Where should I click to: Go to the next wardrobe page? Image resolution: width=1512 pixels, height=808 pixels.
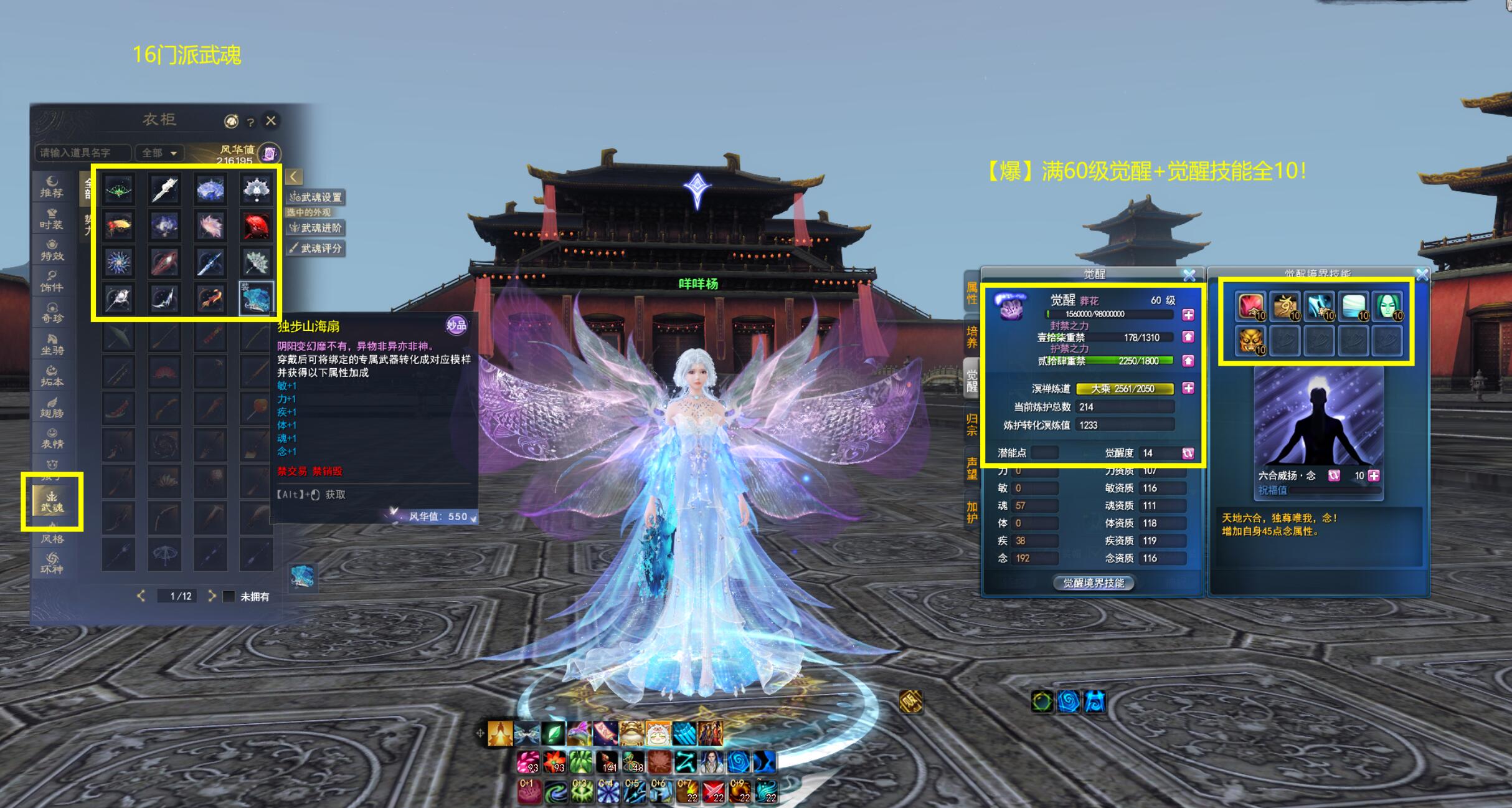[x=212, y=596]
